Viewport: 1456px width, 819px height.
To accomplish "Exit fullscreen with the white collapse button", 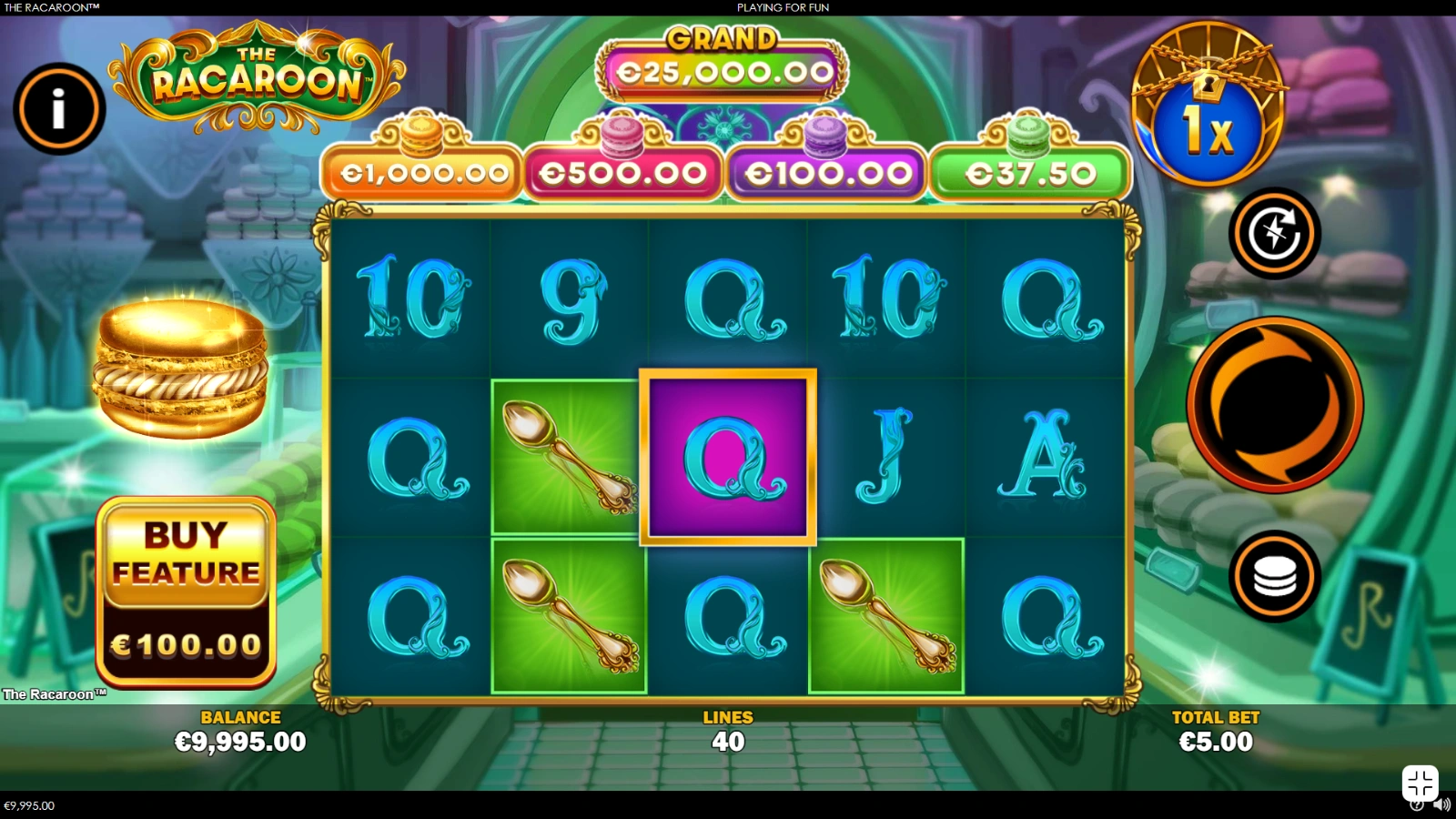I will click(x=1420, y=783).
